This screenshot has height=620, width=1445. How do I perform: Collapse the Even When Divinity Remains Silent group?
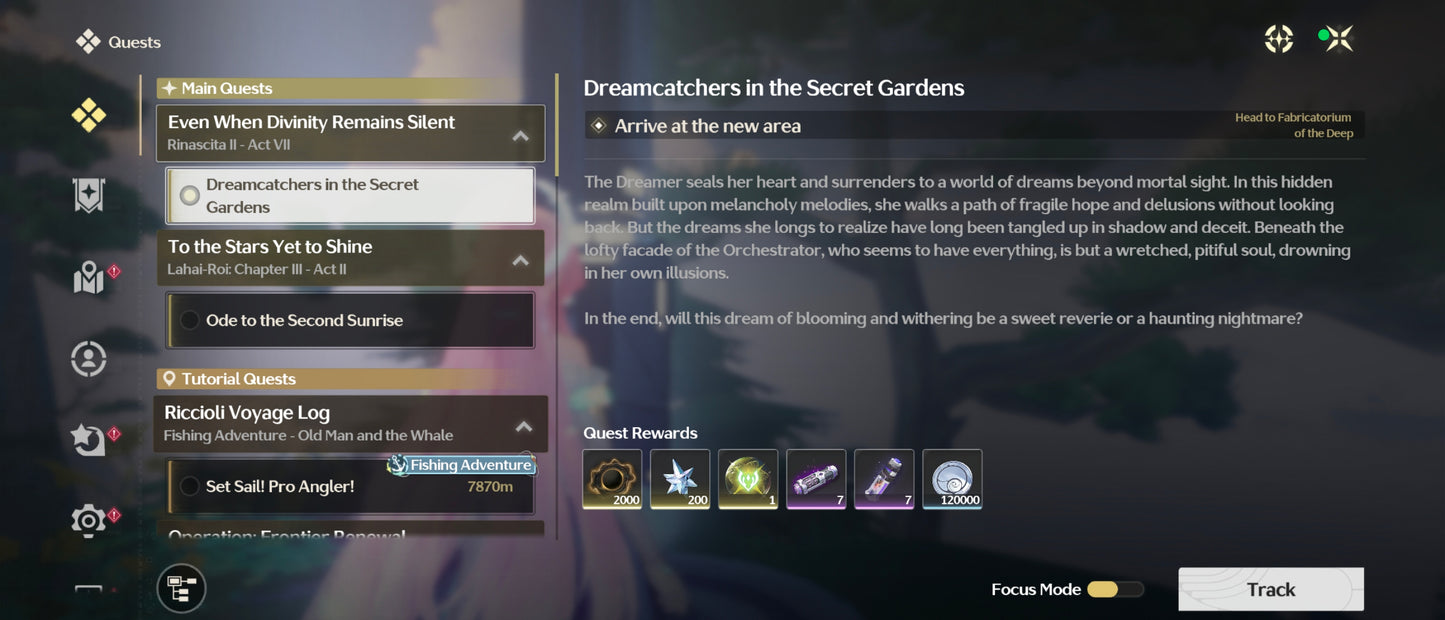coord(520,136)
